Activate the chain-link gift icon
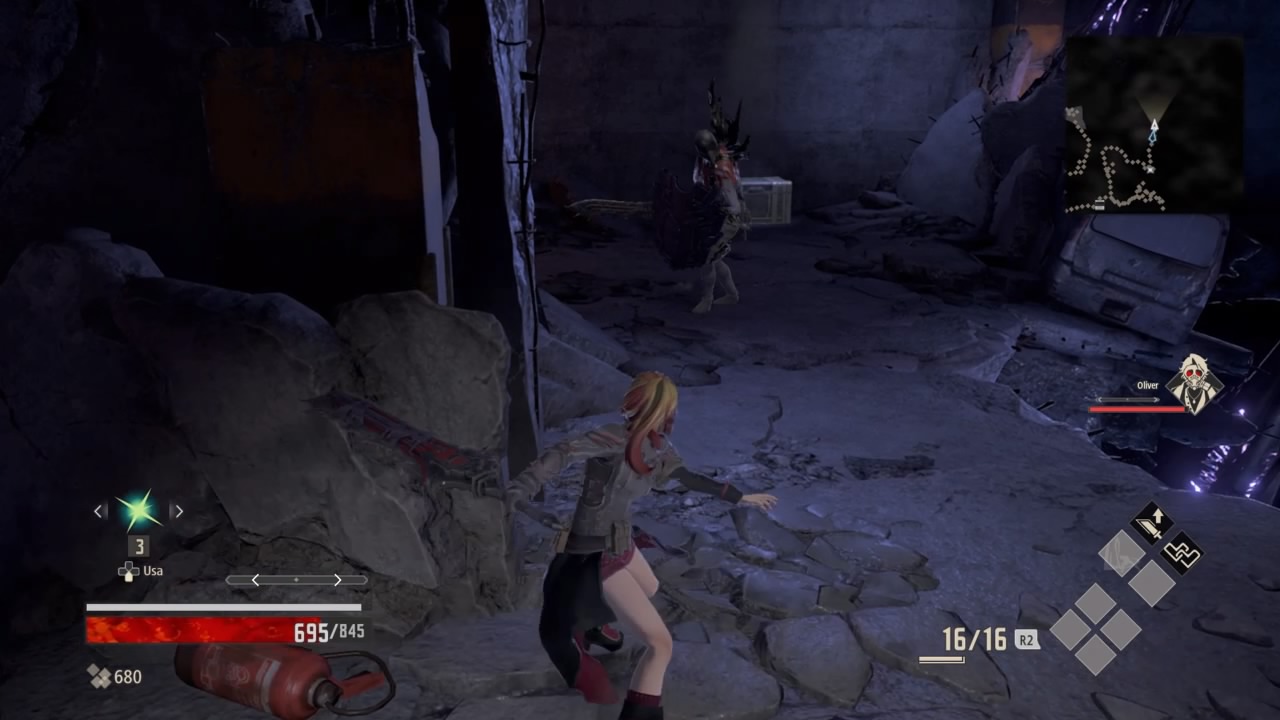The width and height of the screenshot is (1280, 720). click(x=1181, y=553)
